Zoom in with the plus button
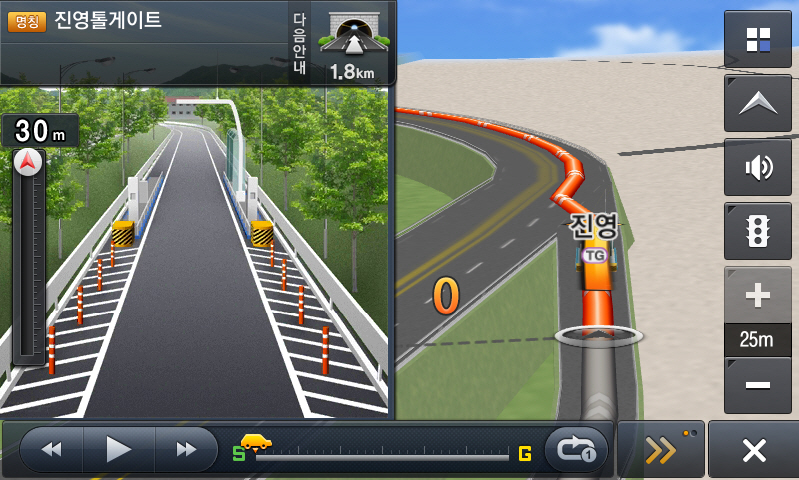The image size is (799, 480). click(x=758, y=296)
